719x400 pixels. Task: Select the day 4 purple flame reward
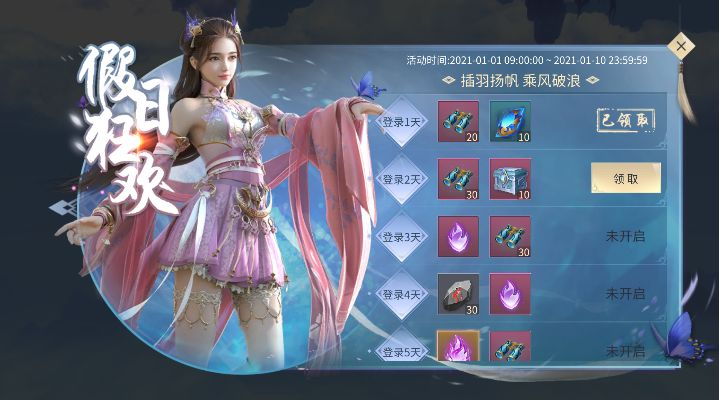click(510, 295)
